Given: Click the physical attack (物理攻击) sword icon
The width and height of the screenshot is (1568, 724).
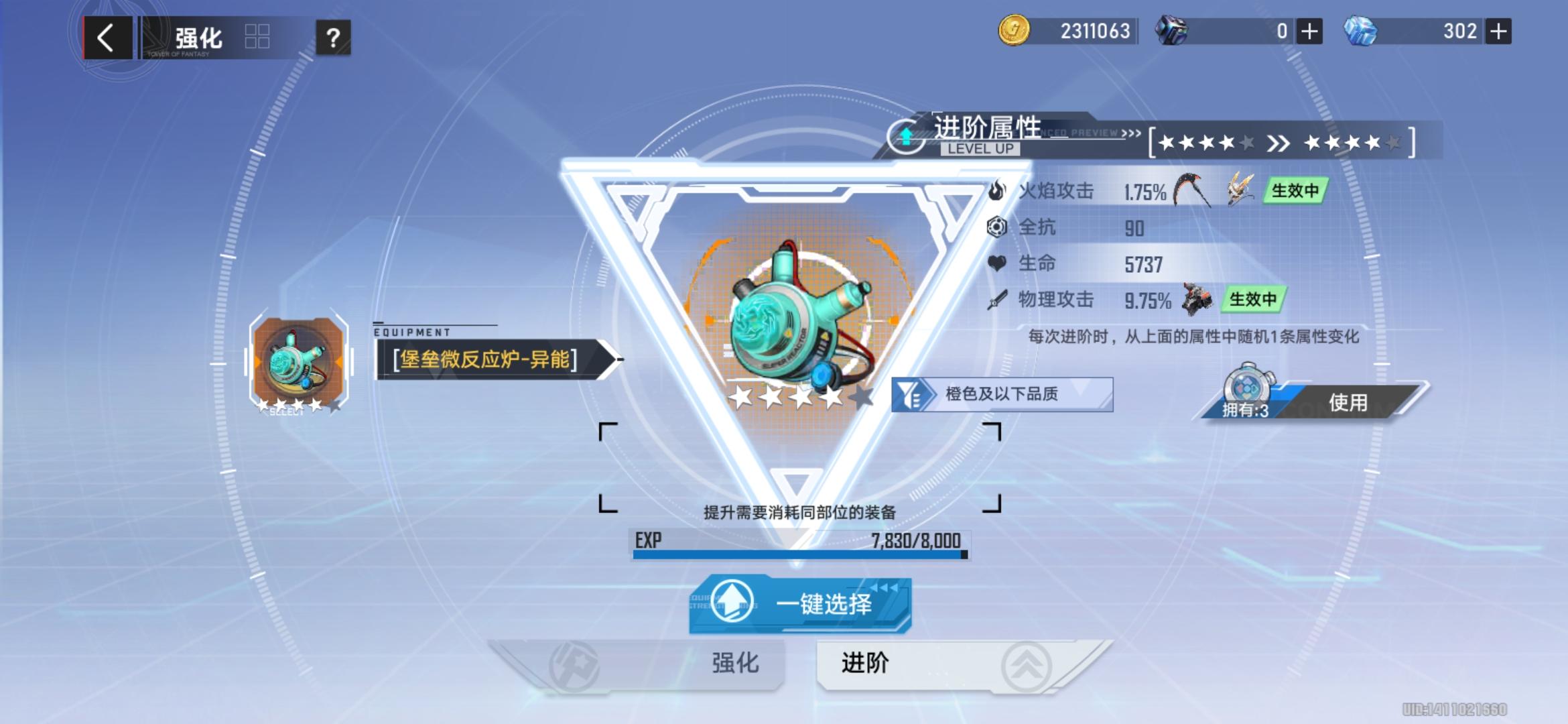Looking at the screenshot, I should tap(998, 300).
